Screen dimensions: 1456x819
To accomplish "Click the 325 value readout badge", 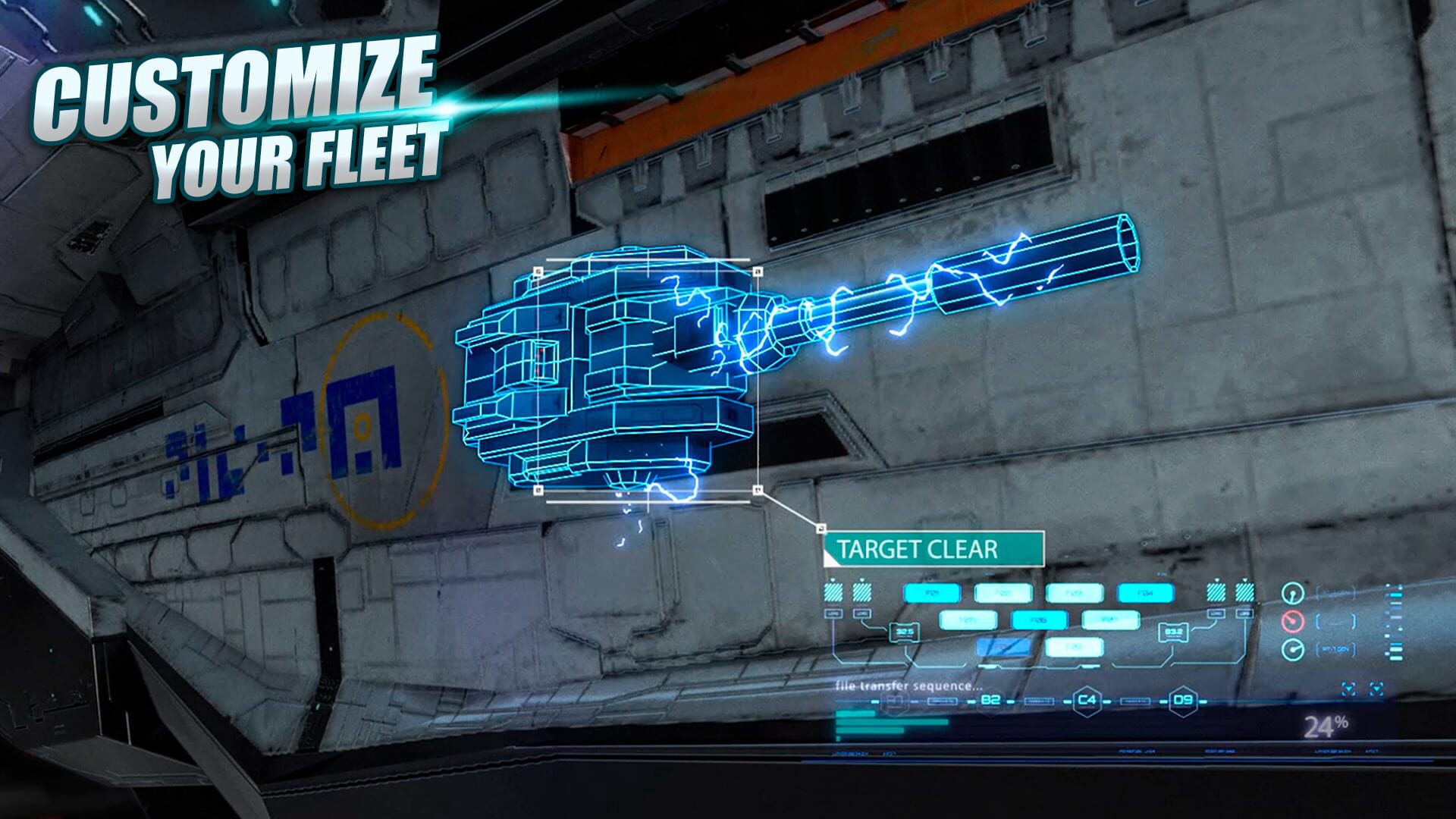I will point(904,630).
